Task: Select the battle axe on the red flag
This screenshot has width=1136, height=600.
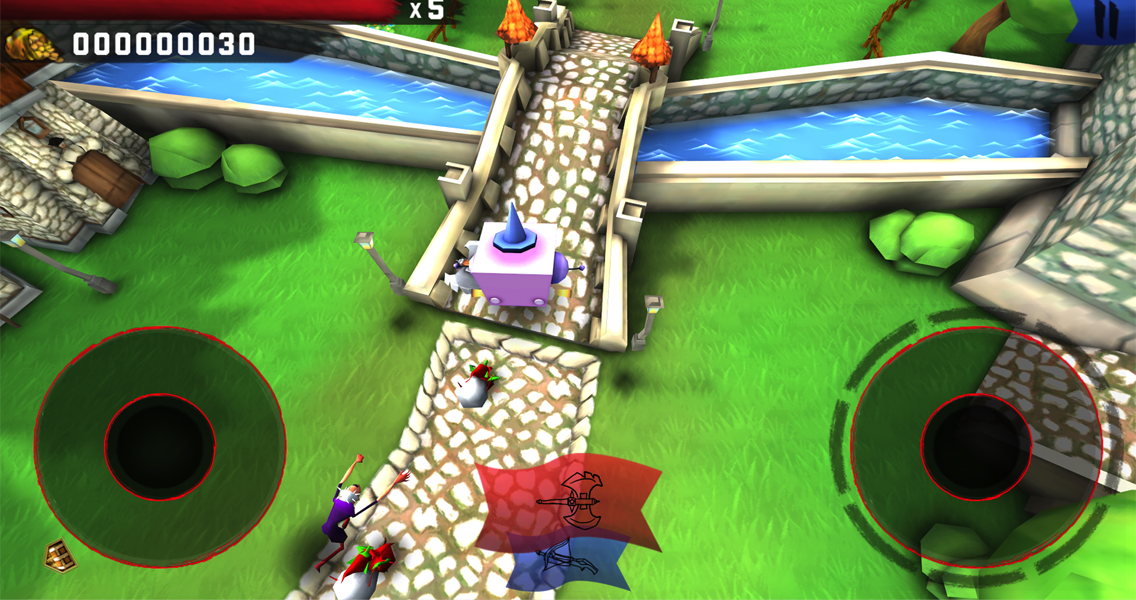Action: pos(576,496)
